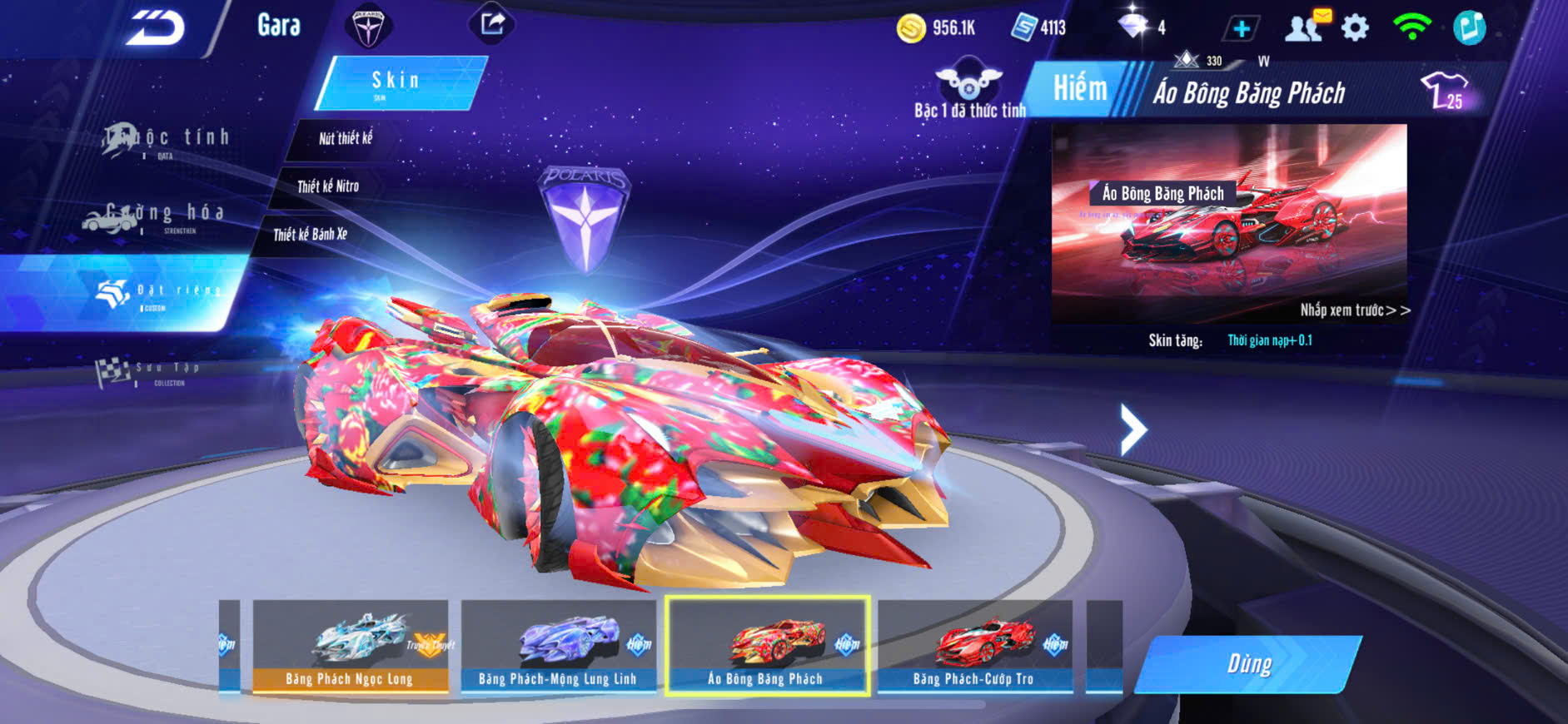Screen dimensions: 1568x724
Task: Open the Thuộc tính section
Action: [x=167, y=140]
